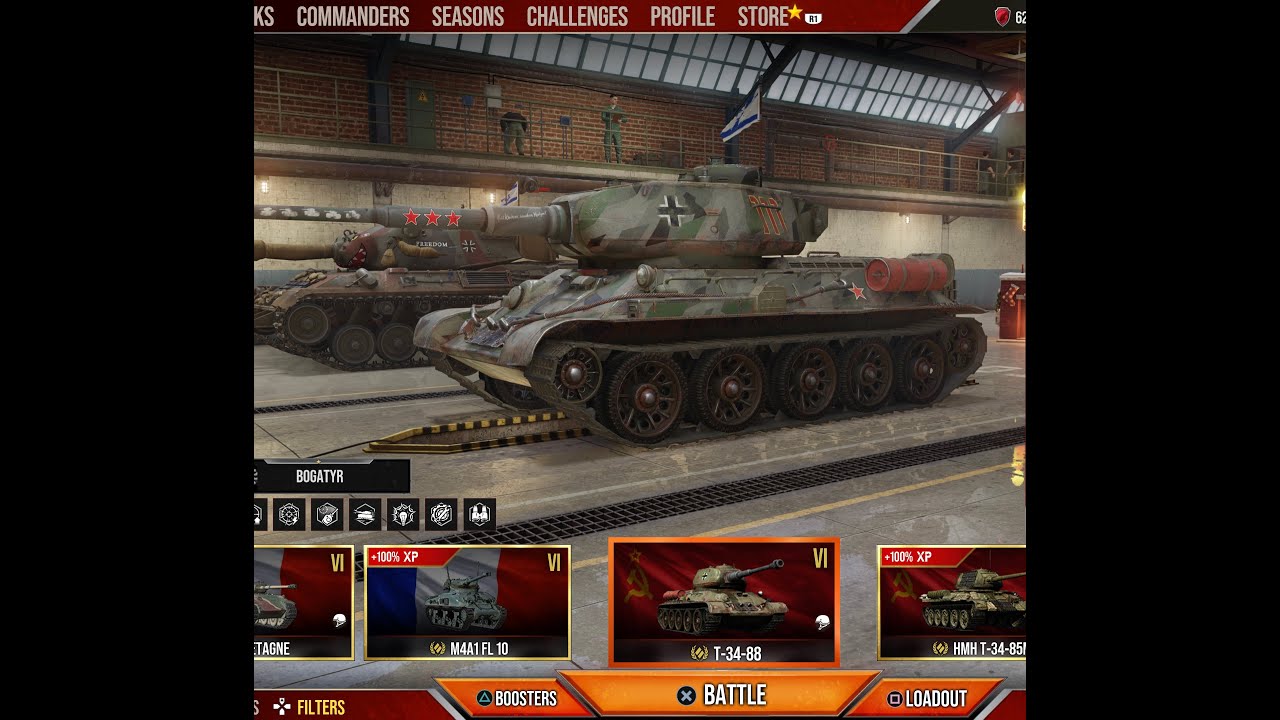Image resolution: width=1280 pixels, height=720 pixels.
Task: Select the T-34-88 tank card
Action: coord(724,602)
